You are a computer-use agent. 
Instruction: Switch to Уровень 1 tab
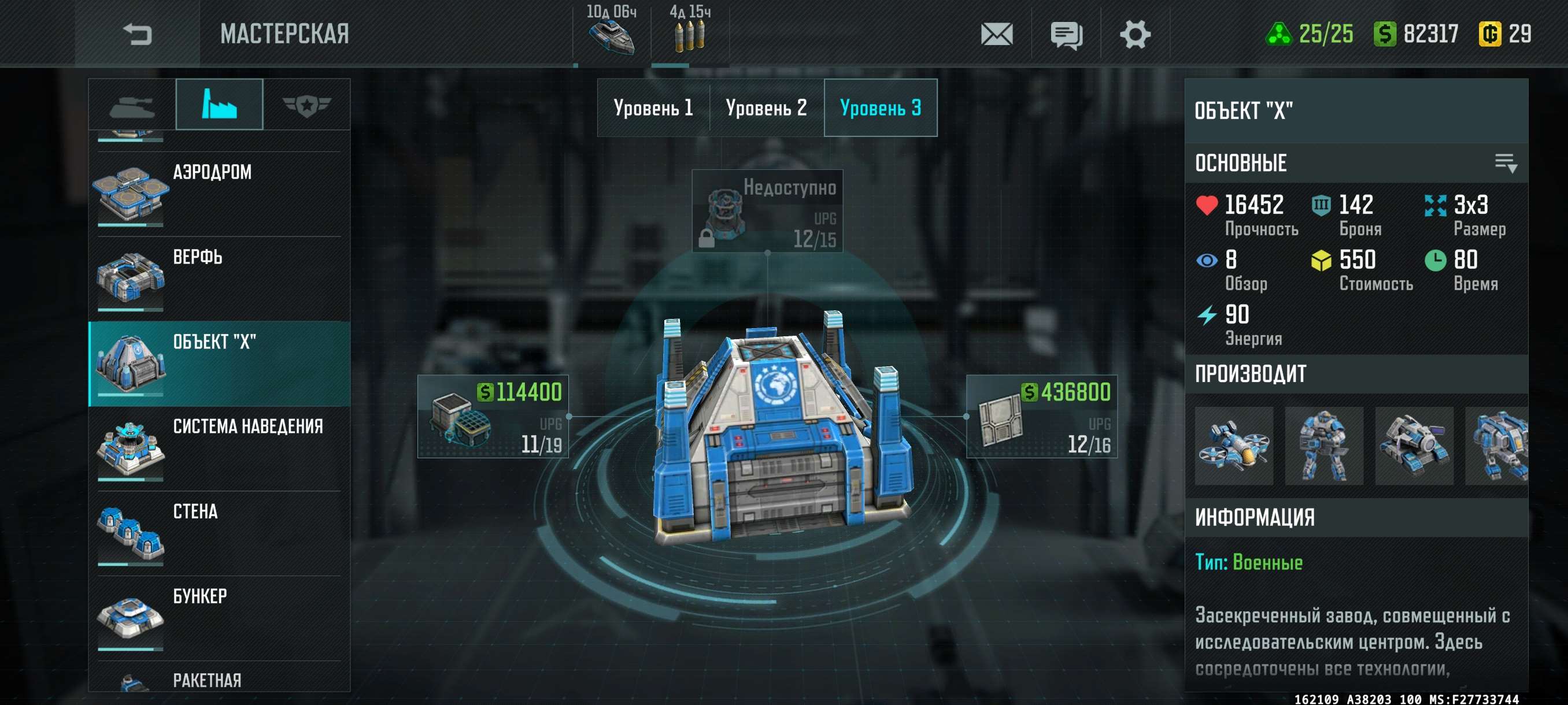(x=653, y=107)
